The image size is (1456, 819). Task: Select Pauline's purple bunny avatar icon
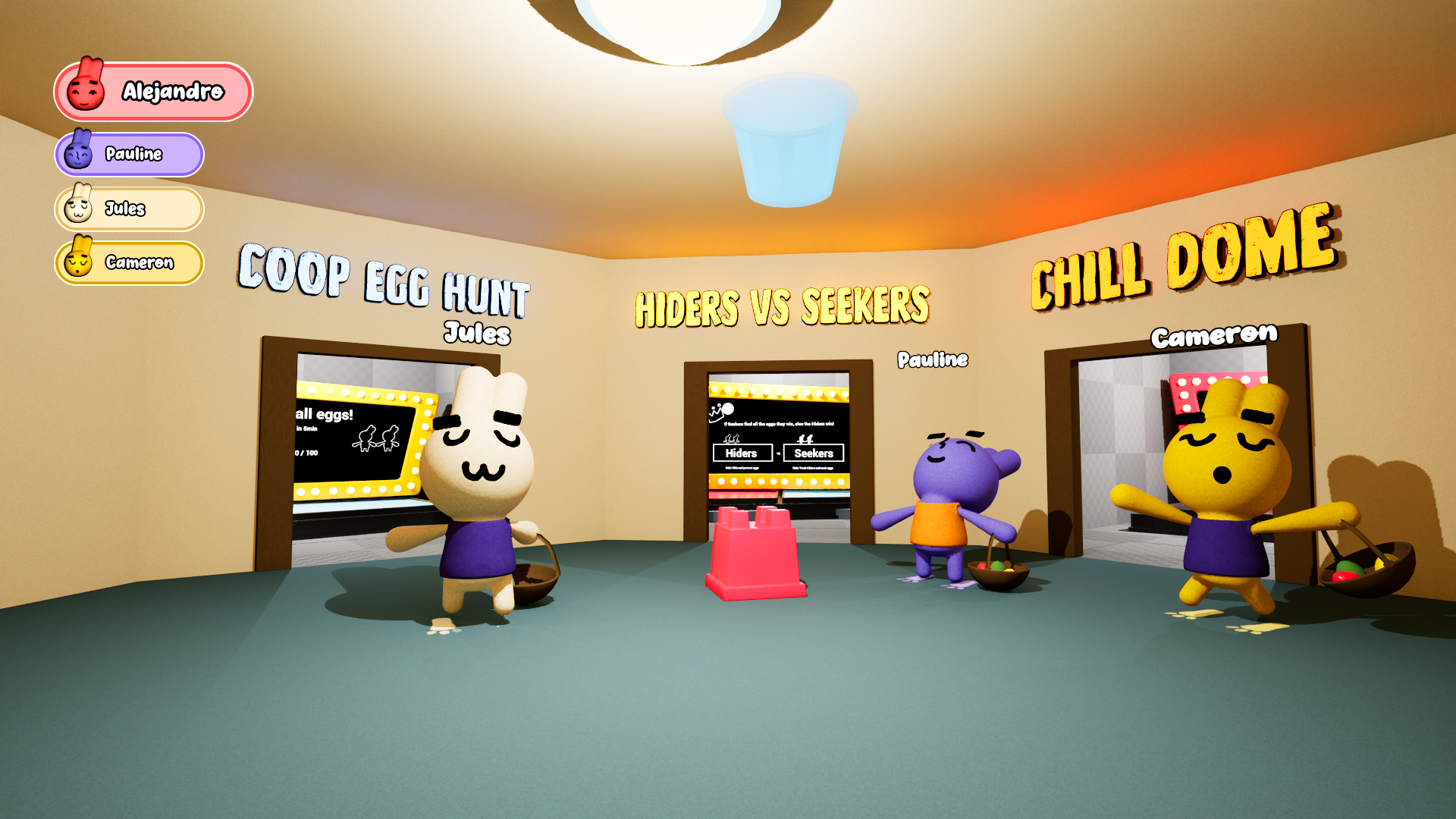click(80, 154)
